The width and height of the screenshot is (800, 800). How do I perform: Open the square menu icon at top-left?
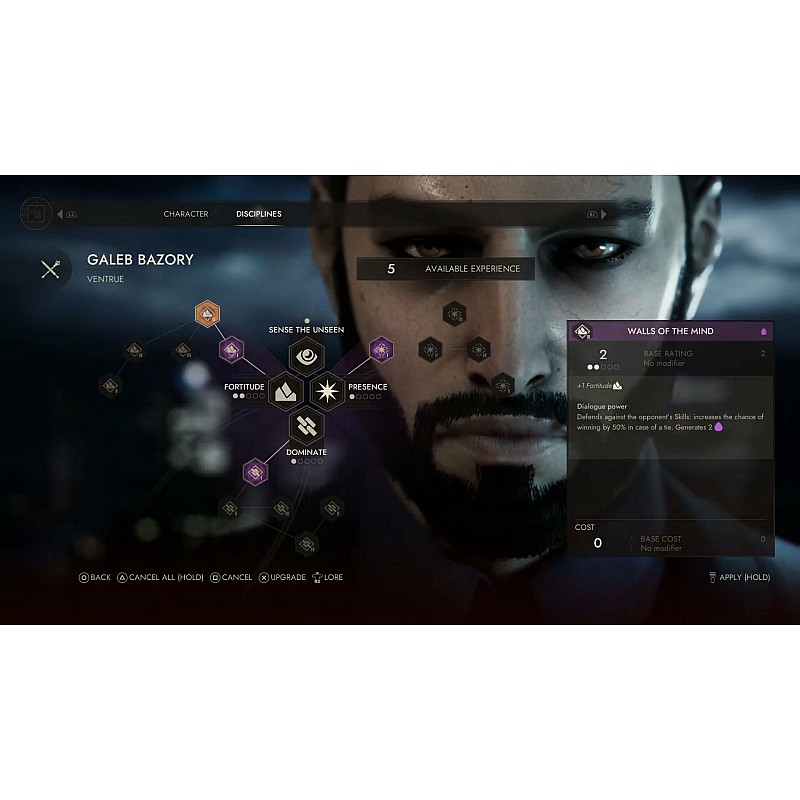click(36, 213)
